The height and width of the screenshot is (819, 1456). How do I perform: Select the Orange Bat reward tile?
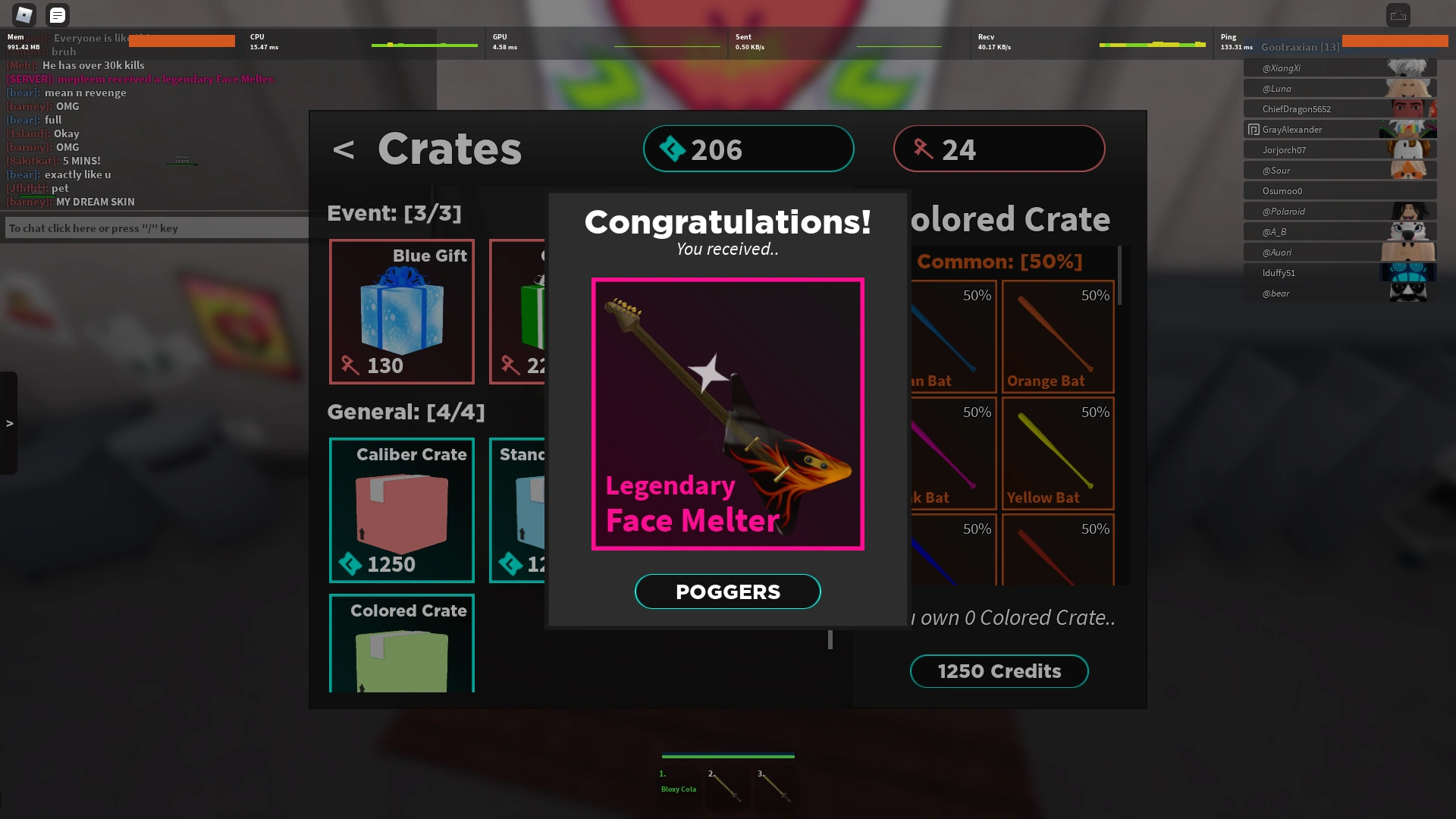[x=1057, y=337]
